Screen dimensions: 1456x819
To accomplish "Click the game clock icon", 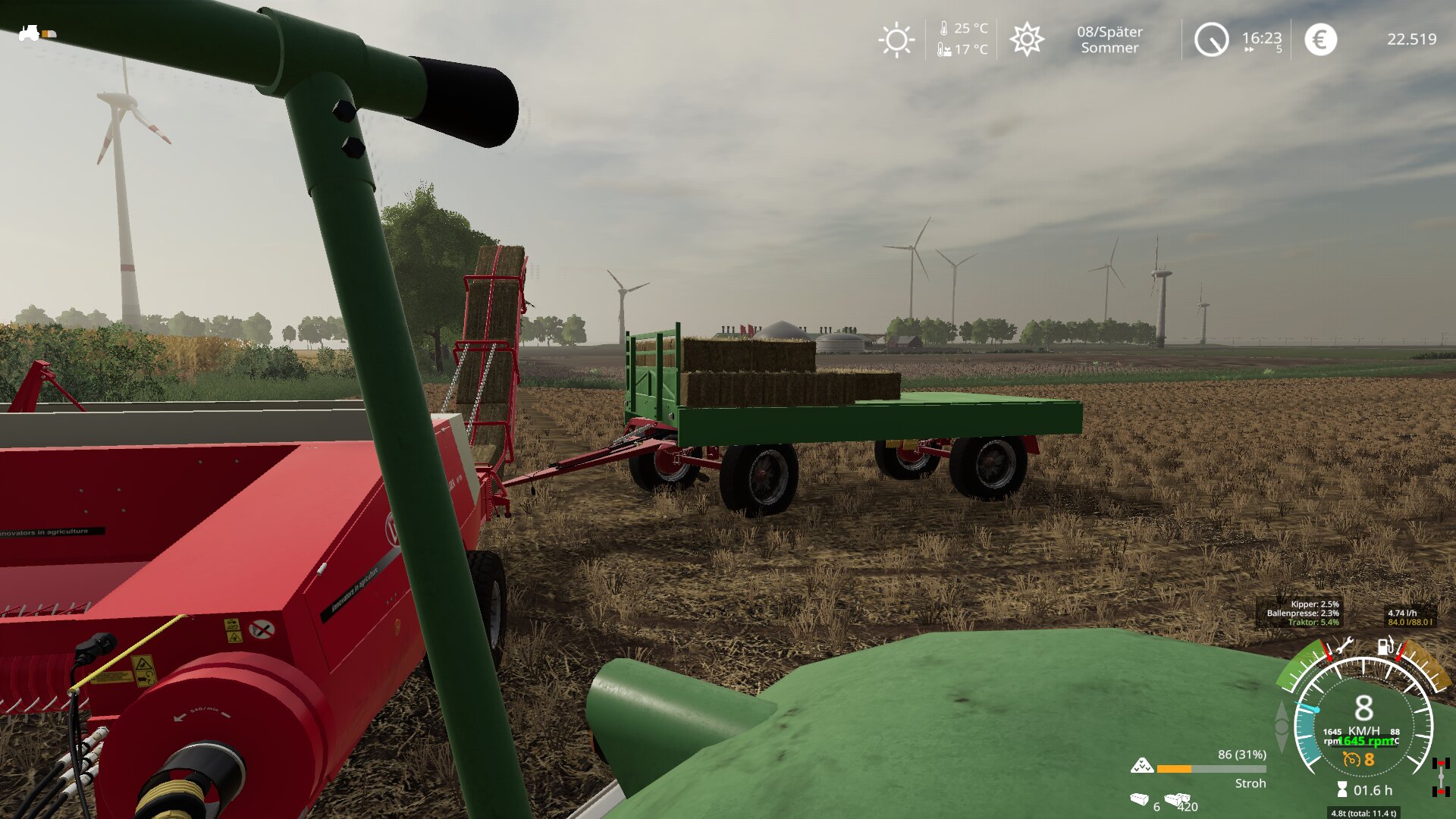I will (x=1211, y=39).
